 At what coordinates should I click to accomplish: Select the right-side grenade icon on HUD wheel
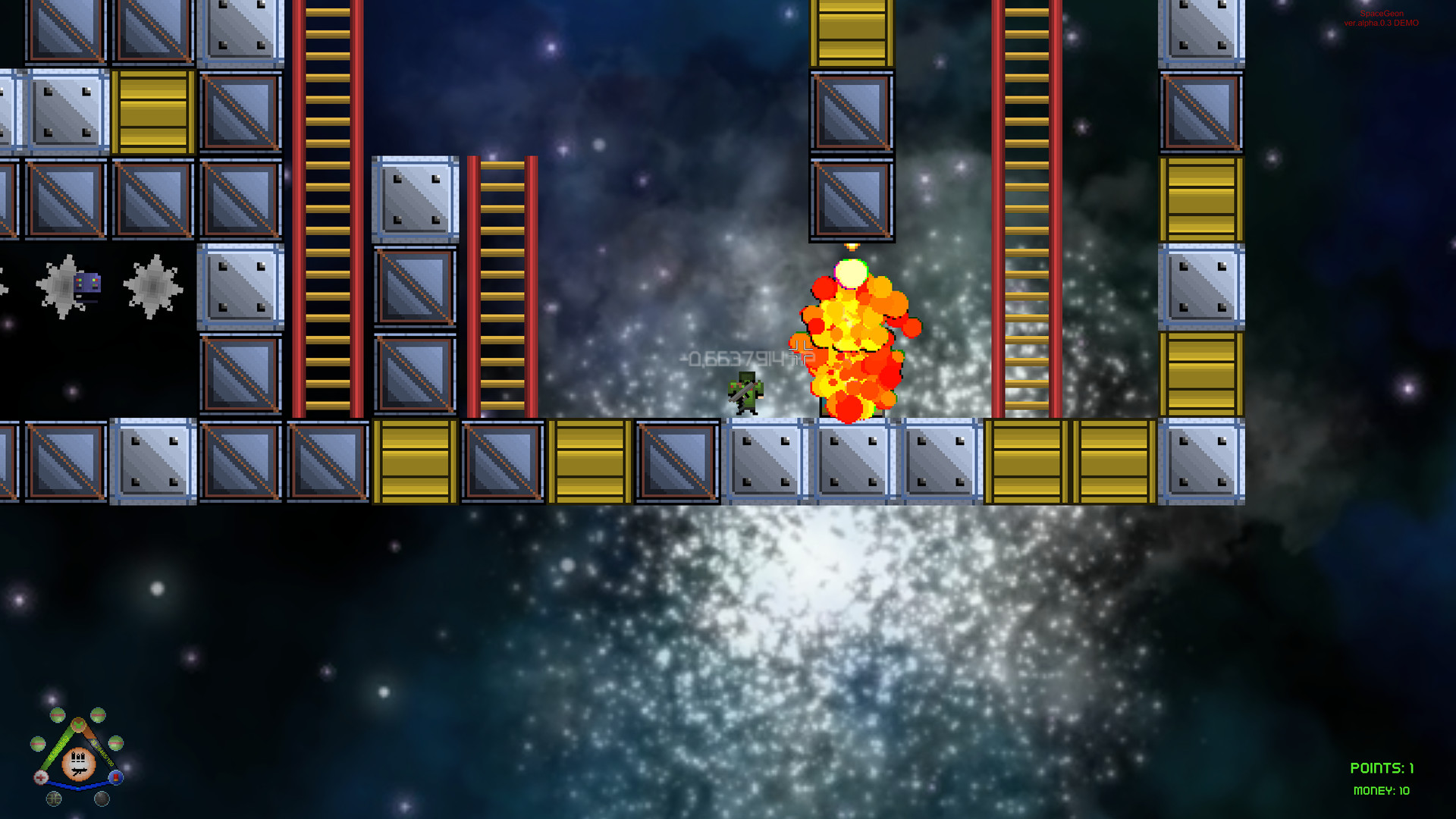tap(116, 744)
